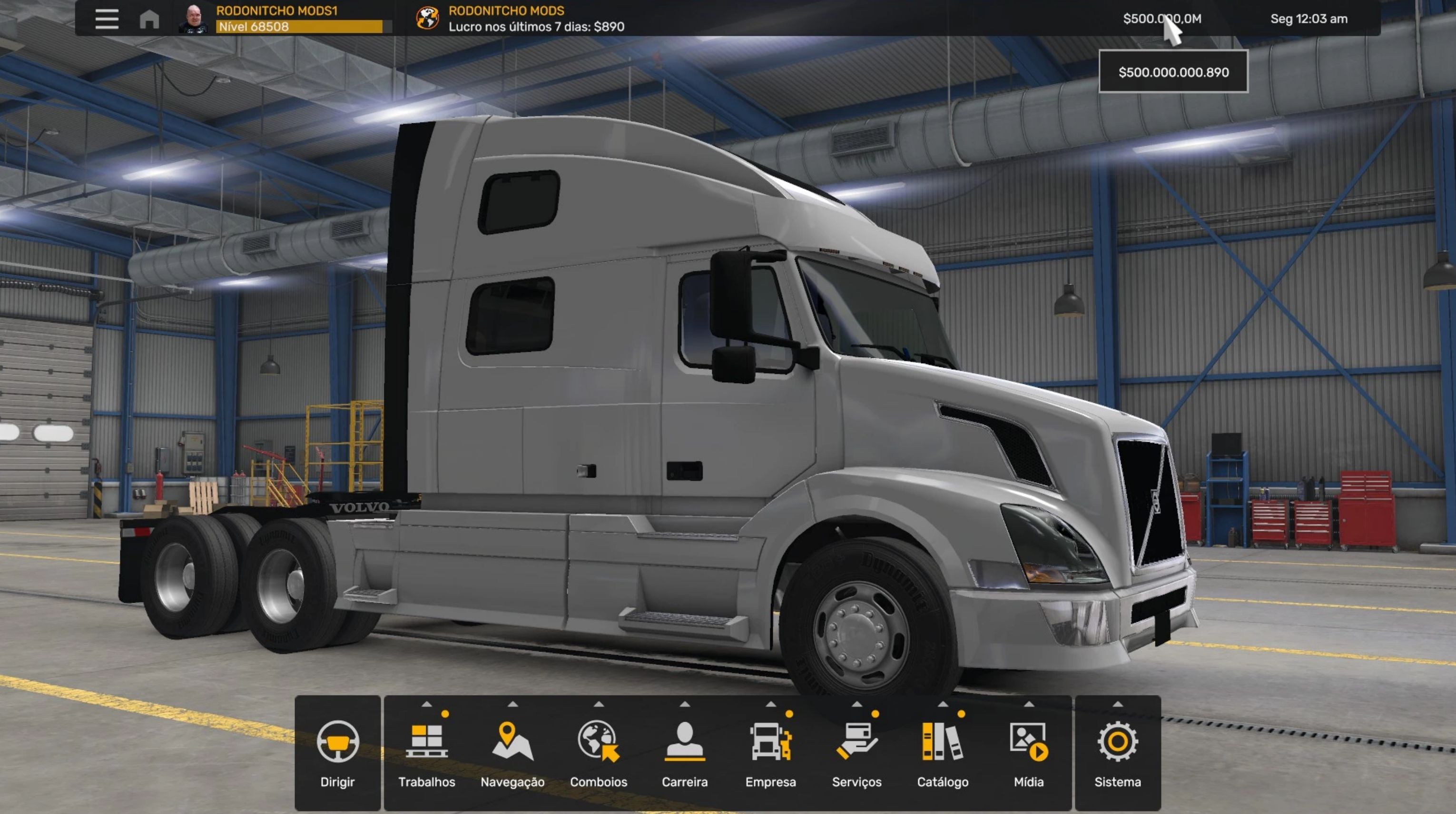Go to the home screen icon
Viewport: 1456px width, 814px height.
pos(149,19)
